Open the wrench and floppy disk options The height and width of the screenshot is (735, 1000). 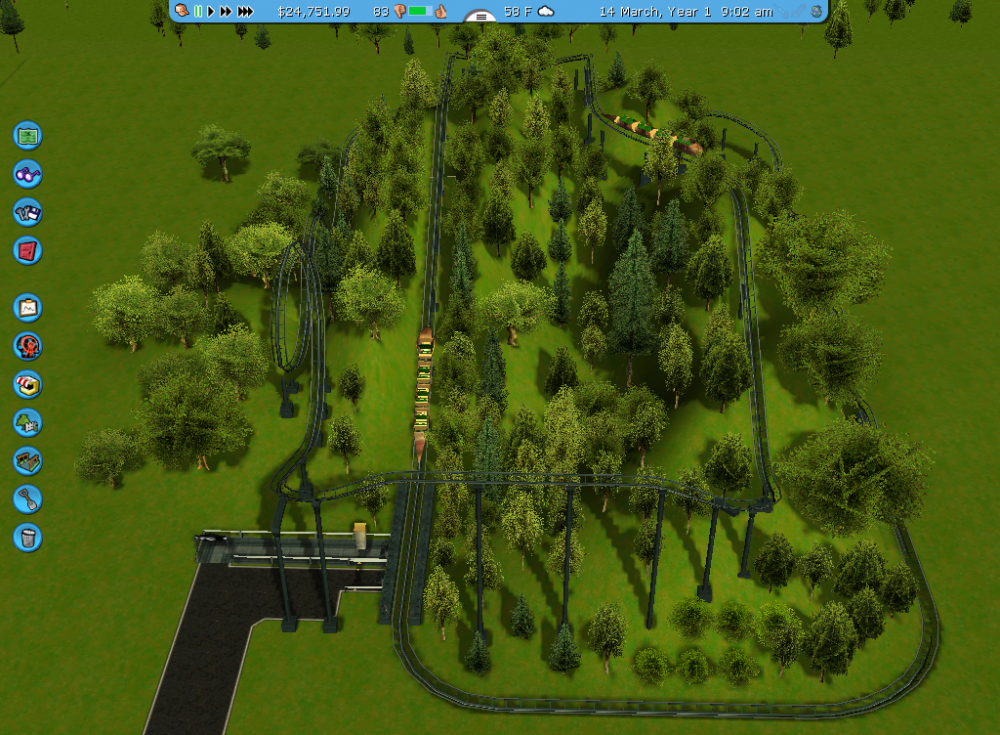(x=27, y=212)
